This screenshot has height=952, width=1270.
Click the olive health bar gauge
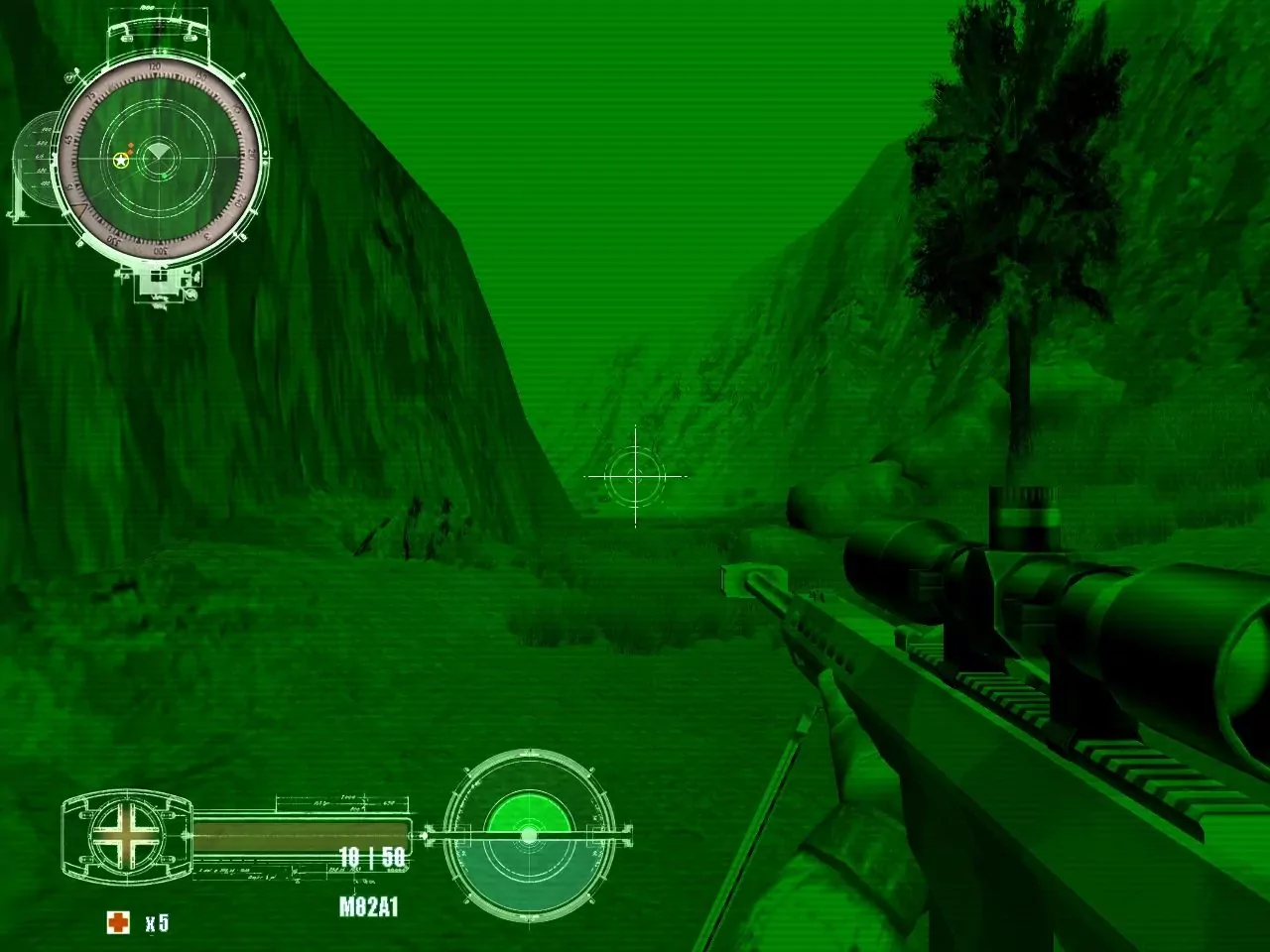point(303,833)
